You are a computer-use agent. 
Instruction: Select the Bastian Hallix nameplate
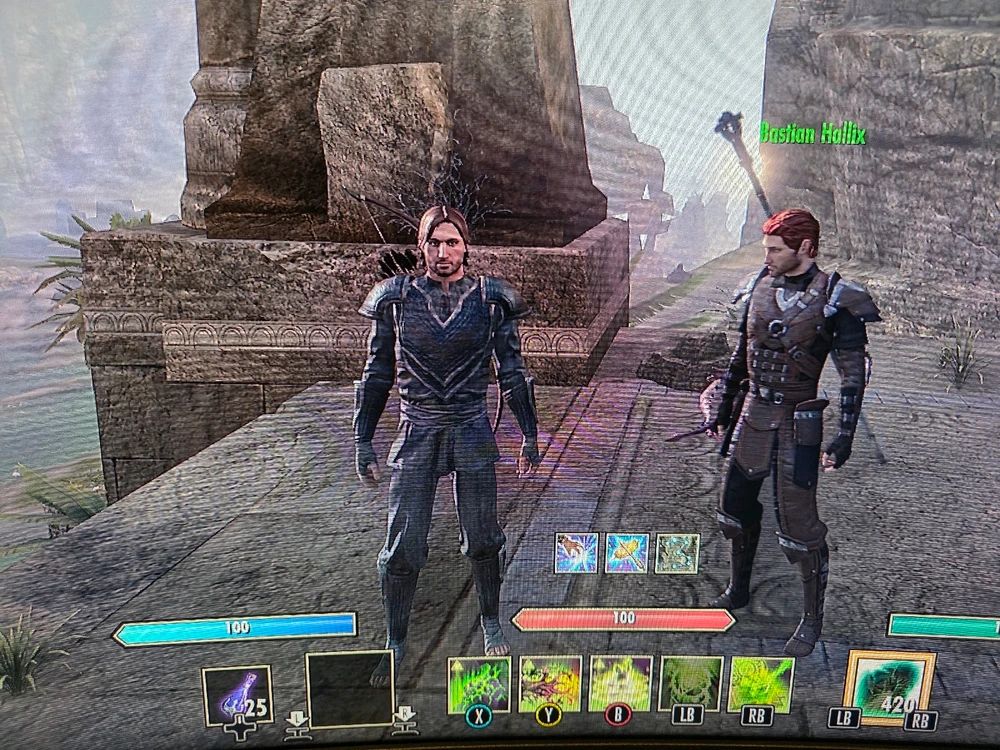click(x=811, y=134)
